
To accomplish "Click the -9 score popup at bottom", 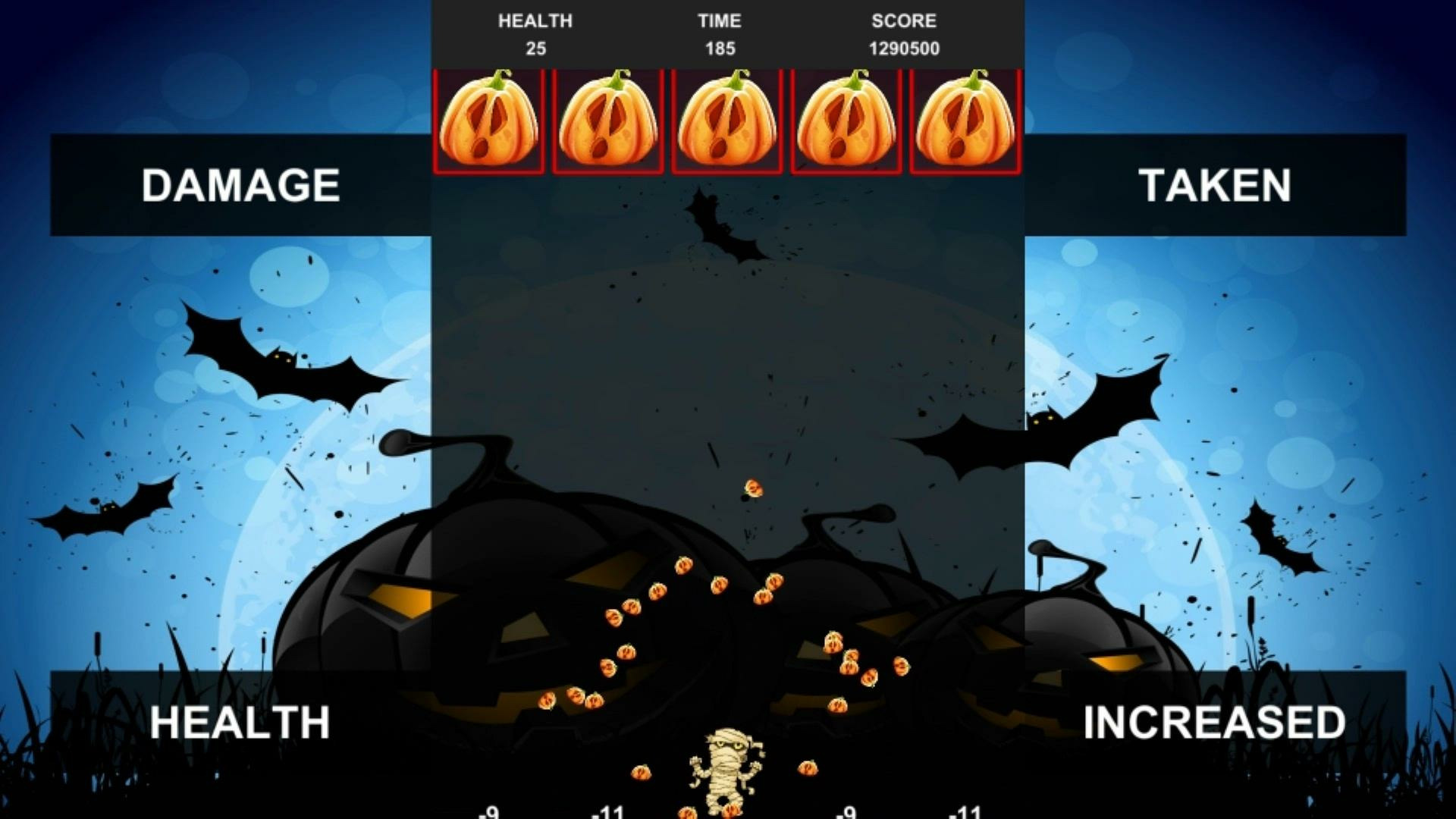I will click(x=489, y=811).
